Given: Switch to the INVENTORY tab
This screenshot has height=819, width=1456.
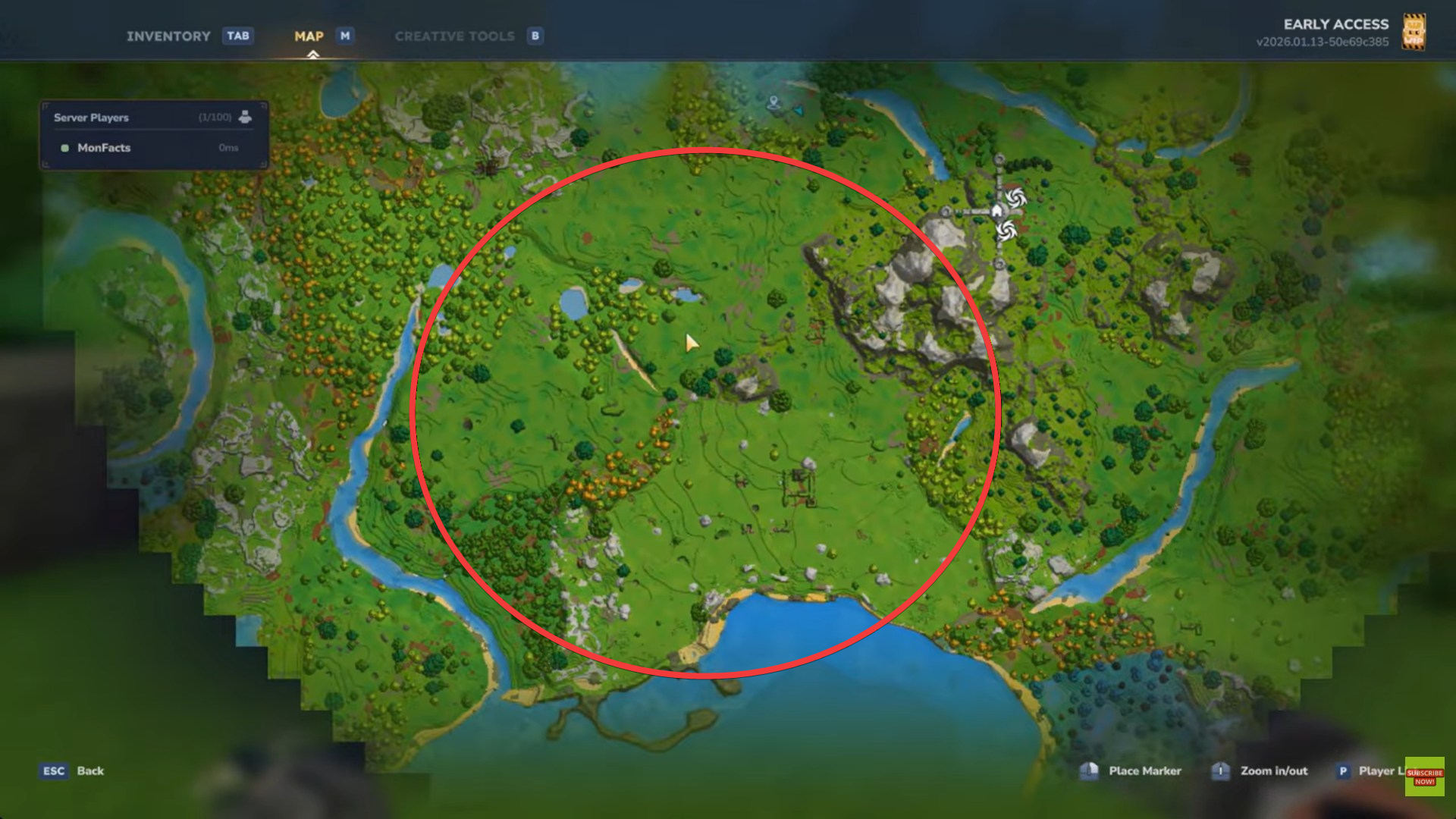Looking at the screenshot, I should tap(168, 36).
